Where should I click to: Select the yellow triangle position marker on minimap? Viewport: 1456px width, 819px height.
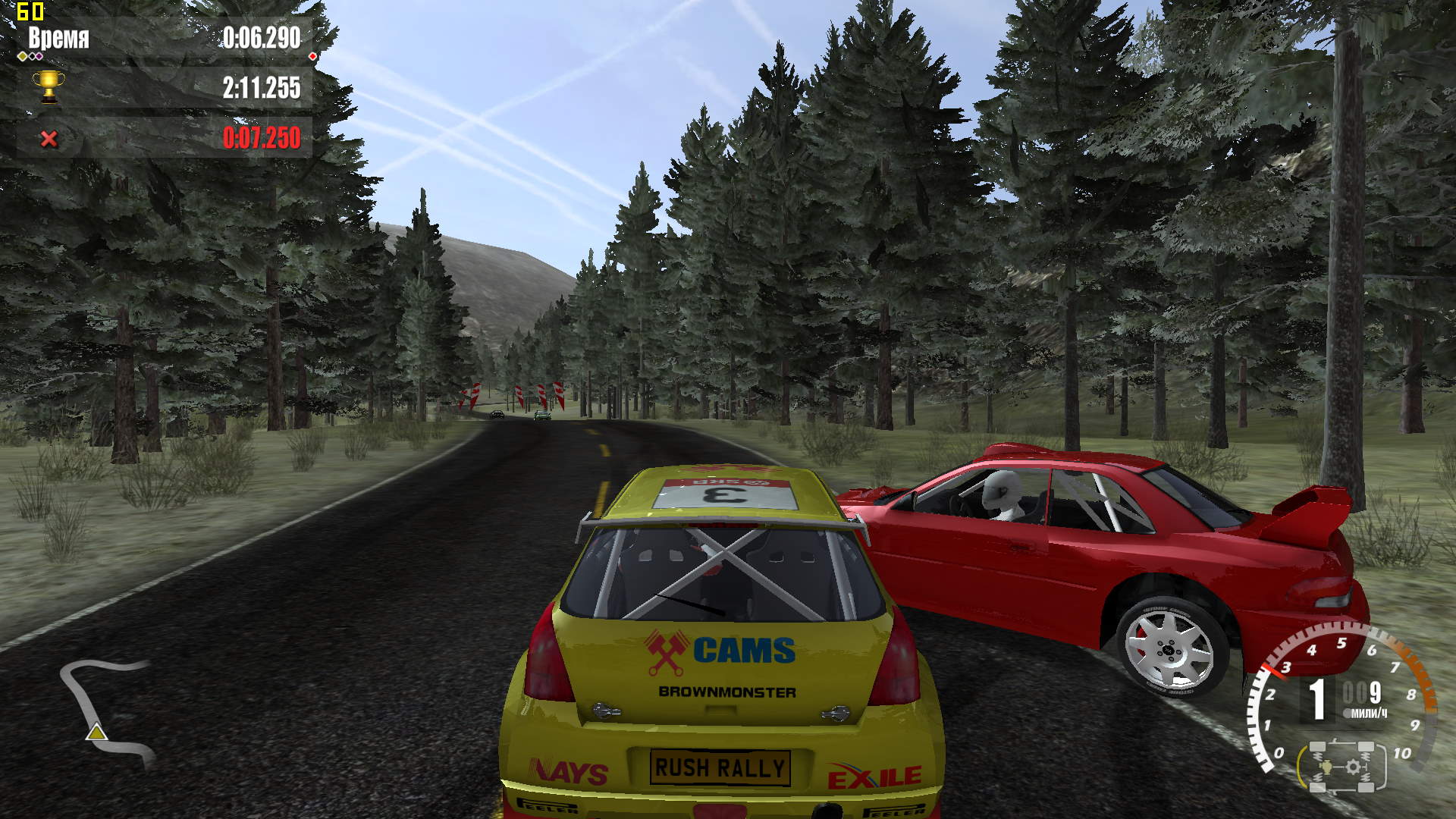(x=96, y=733)
